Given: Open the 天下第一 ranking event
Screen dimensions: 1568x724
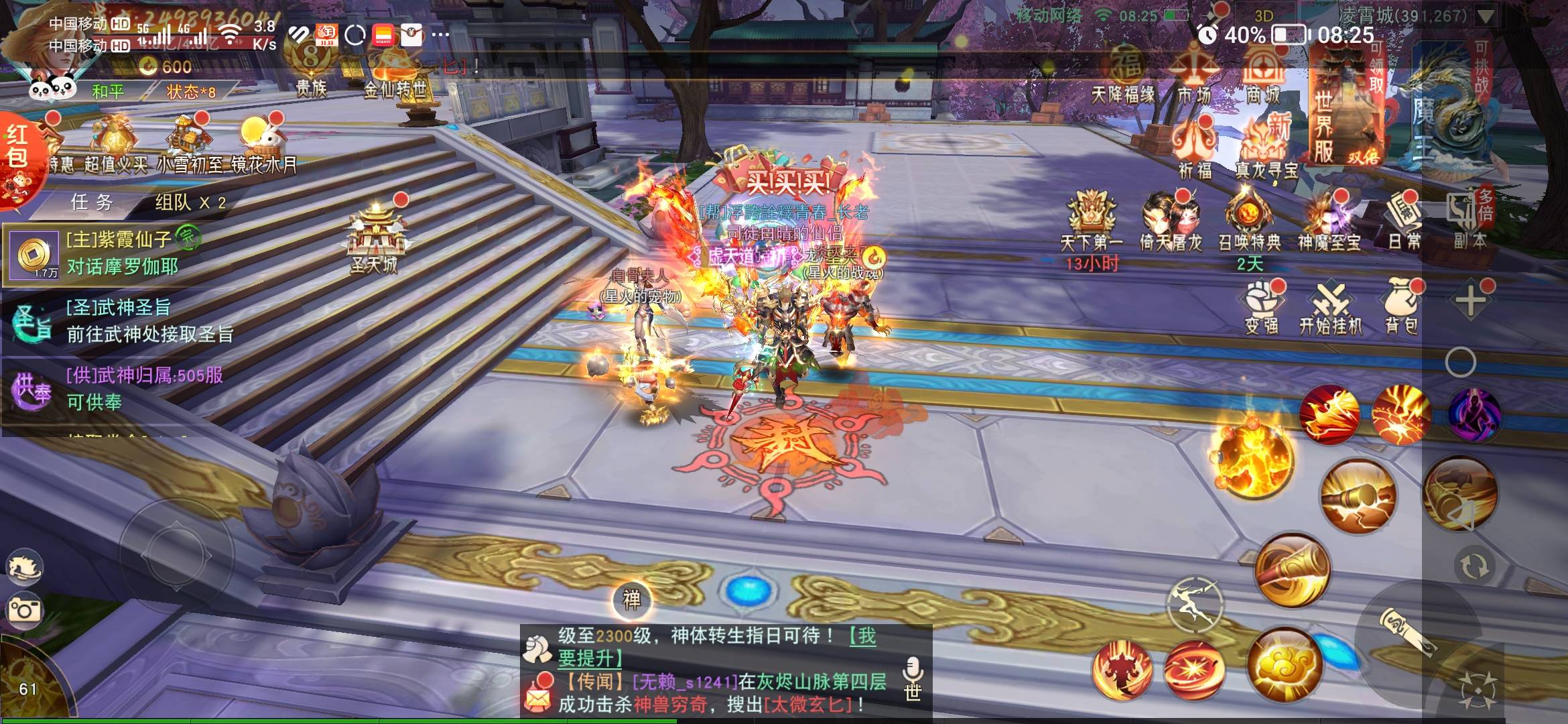Looking at the screenshot, I should (x=1091, y=225).
